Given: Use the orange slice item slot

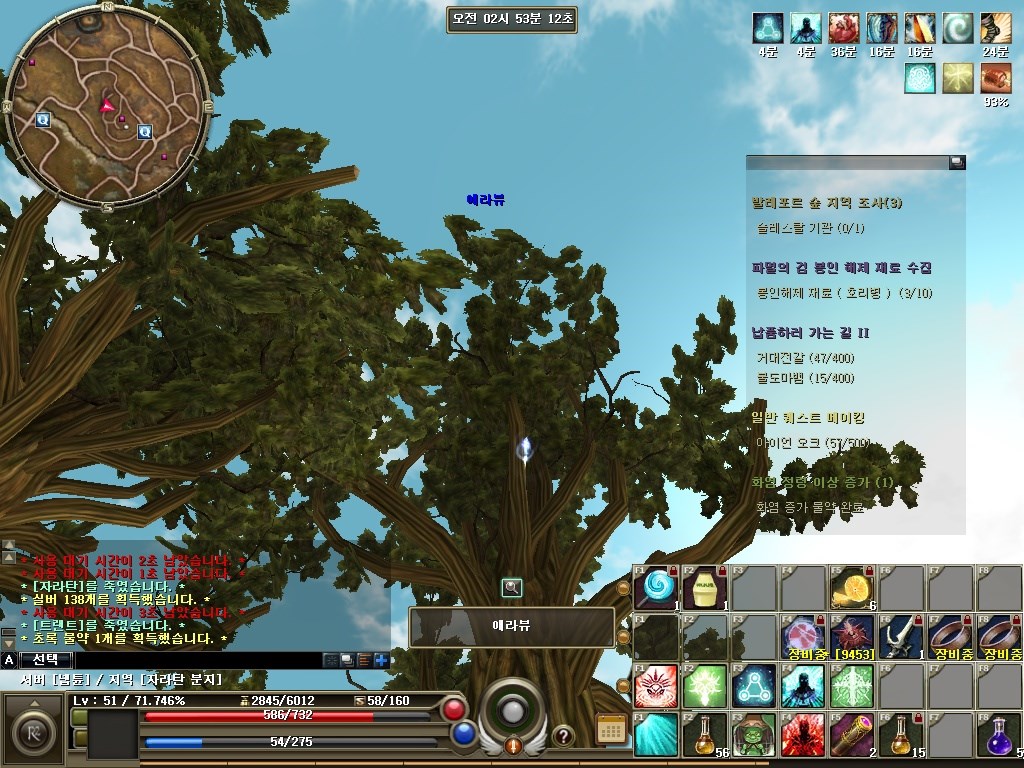Looking at the screenshot, I should pos(852,588).
